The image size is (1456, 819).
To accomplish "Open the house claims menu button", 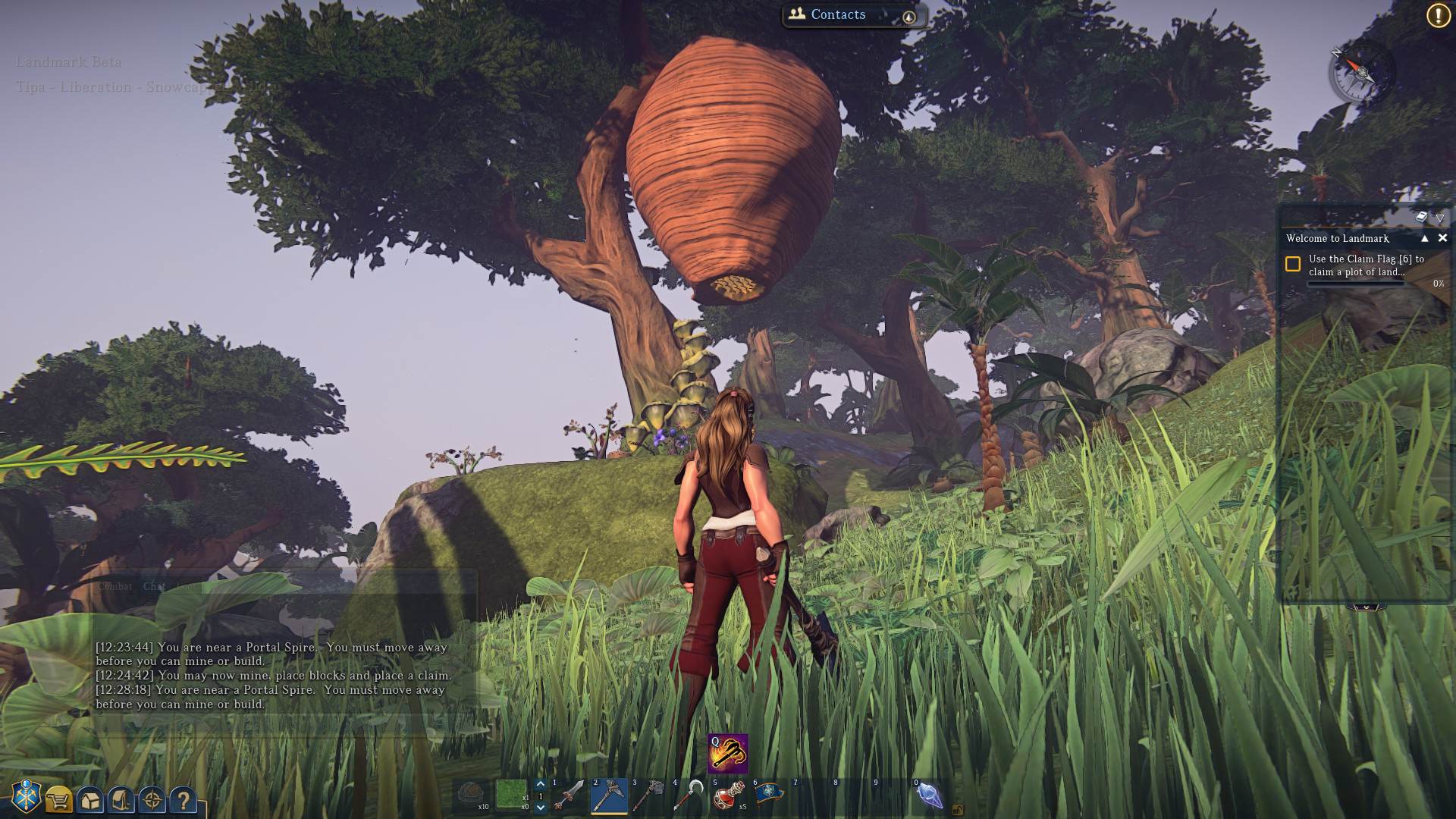I will [x=90, y=800].
